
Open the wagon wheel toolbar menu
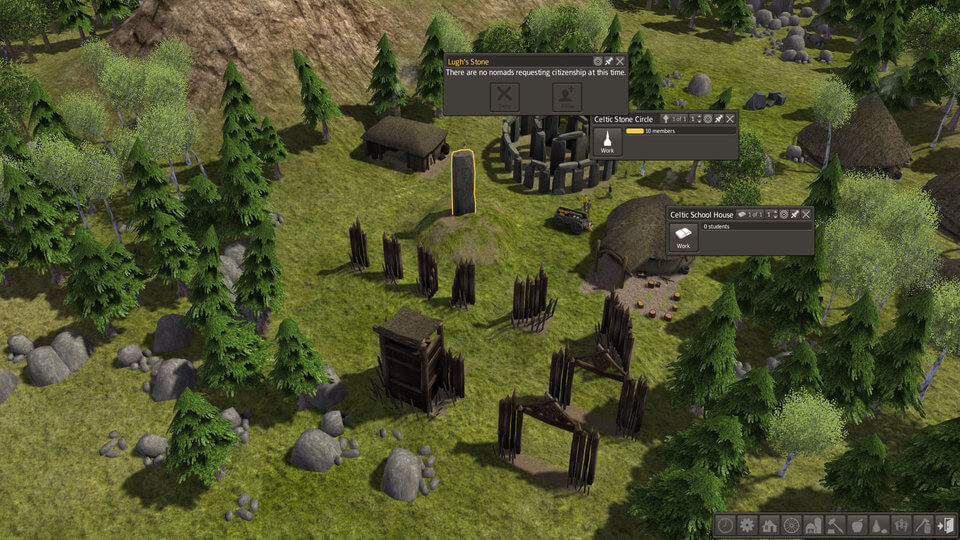pyautogui.click(x=791, y=525)
